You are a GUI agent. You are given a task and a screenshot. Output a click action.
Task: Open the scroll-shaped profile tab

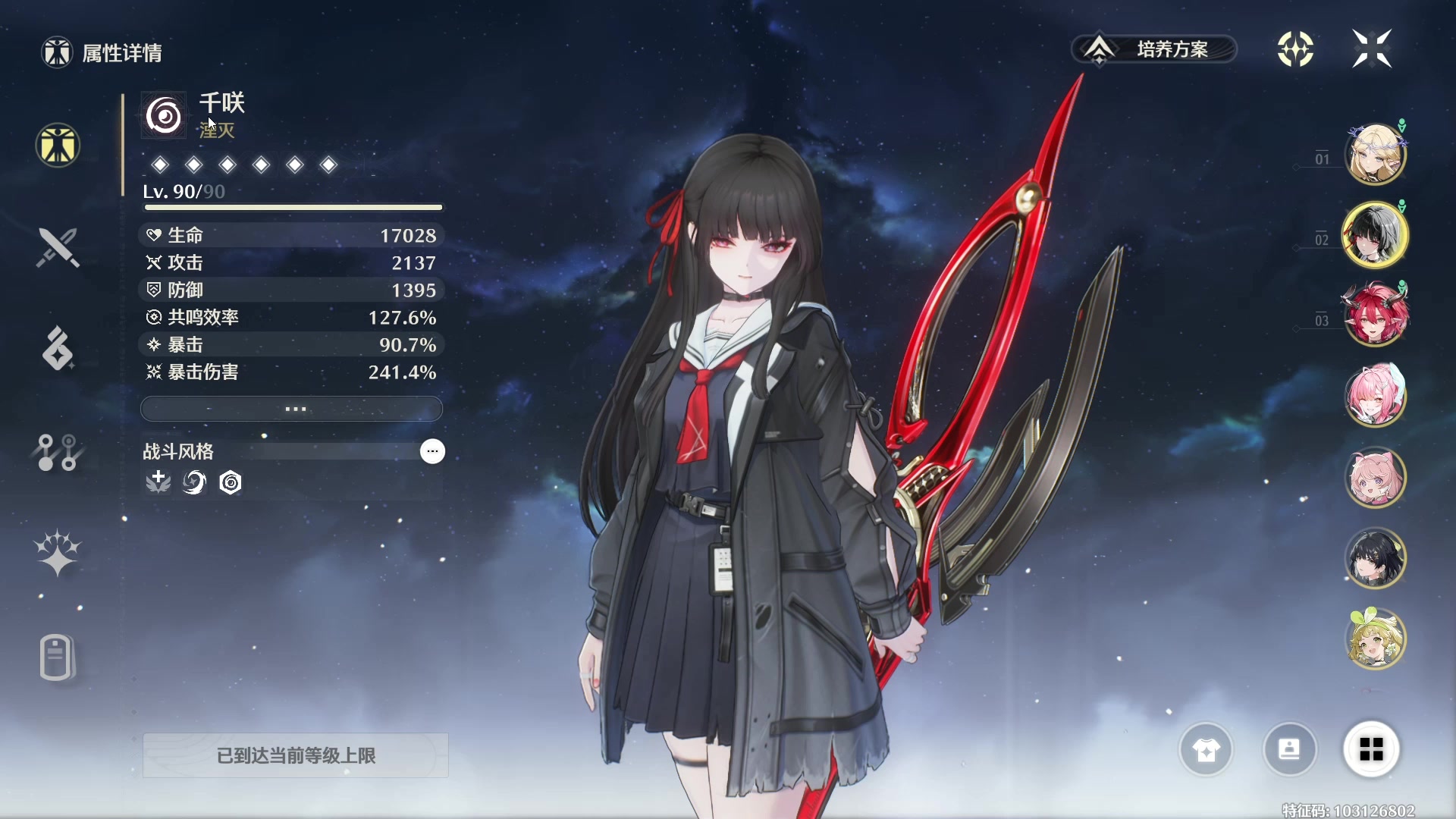pyautogui.click(x=58, y=657)
